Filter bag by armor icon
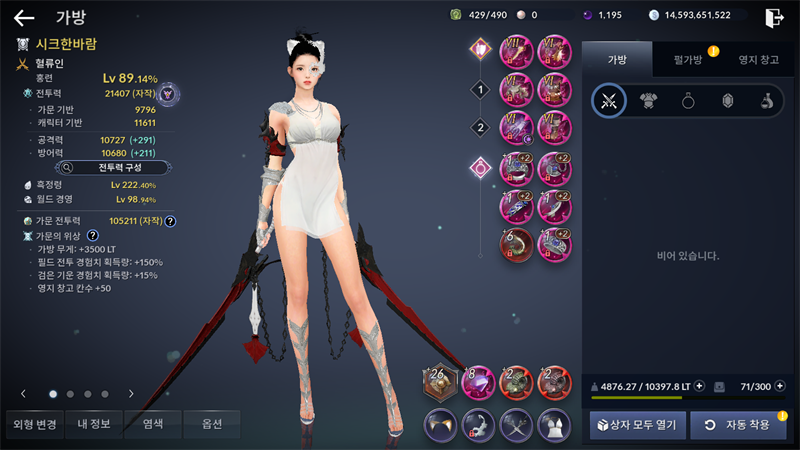 [x=648, y=101]
